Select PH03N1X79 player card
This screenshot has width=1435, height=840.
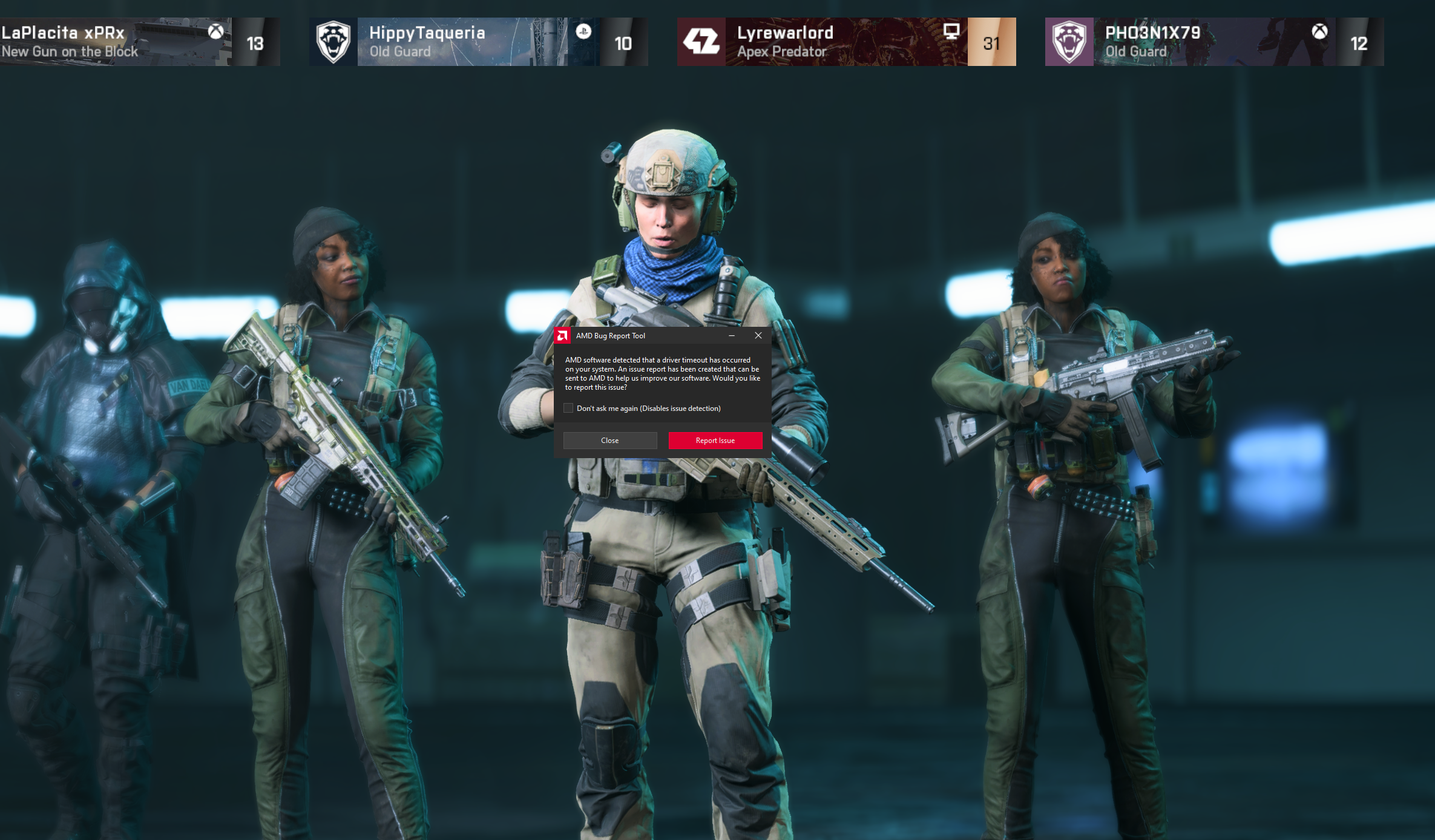tap(1213, 42)
